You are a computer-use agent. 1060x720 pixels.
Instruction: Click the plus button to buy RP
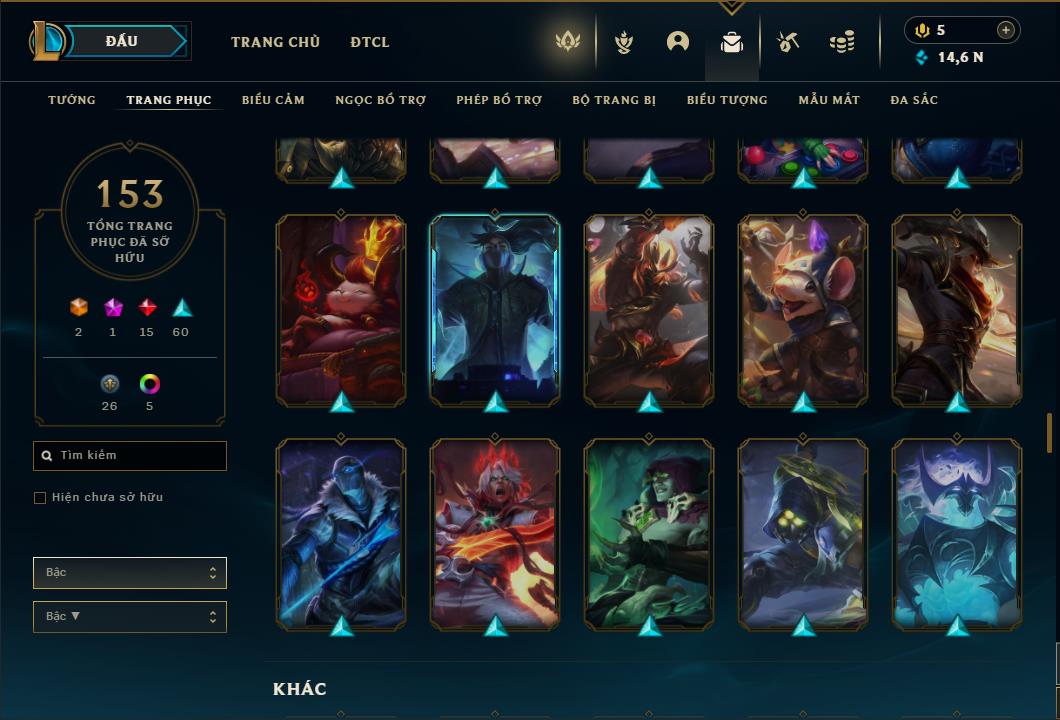(1006, 30)
